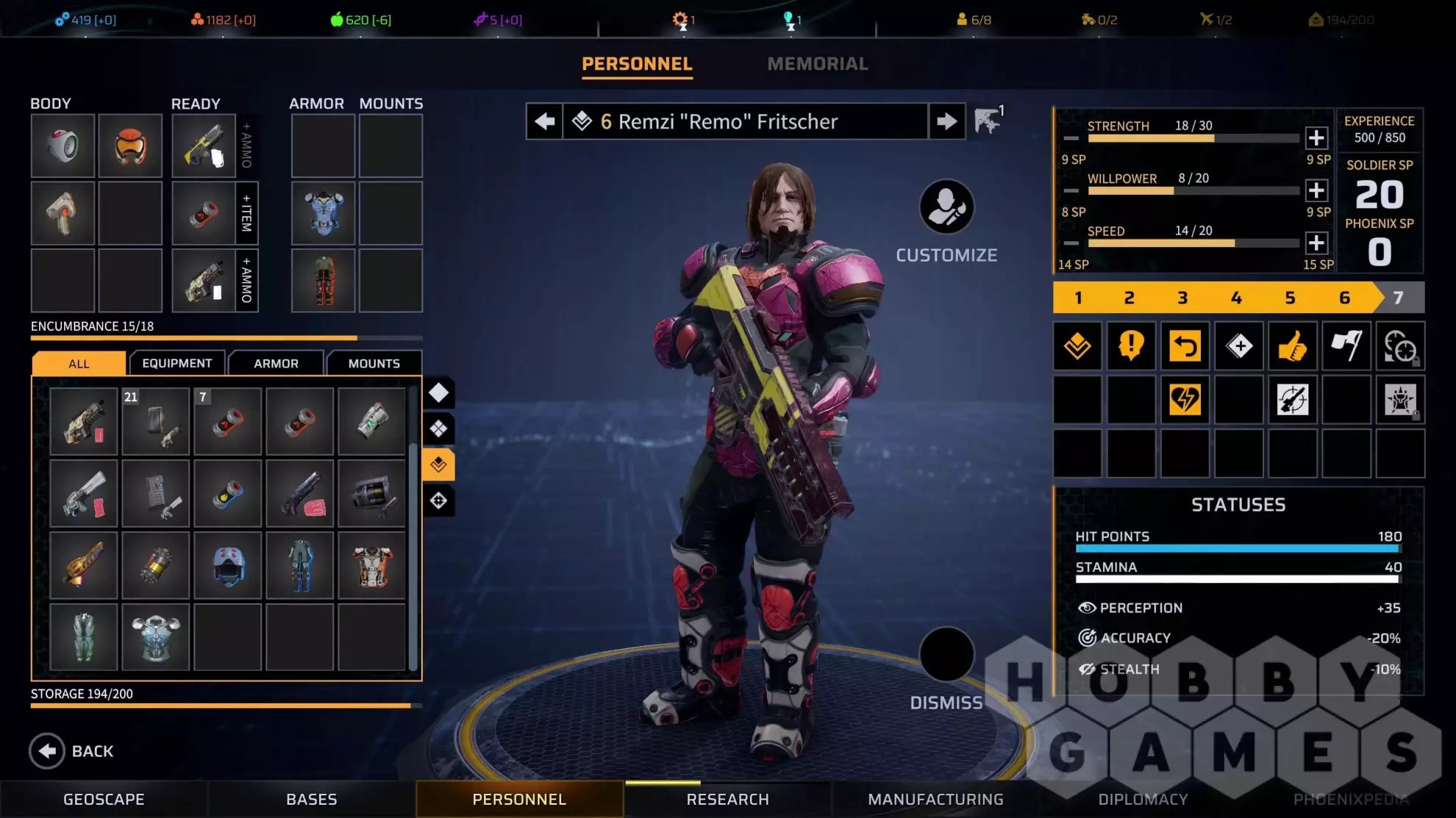The height and width of the screenshot is (818, 1456).
Task: Show the next soldier
Action: coord(947,121)
